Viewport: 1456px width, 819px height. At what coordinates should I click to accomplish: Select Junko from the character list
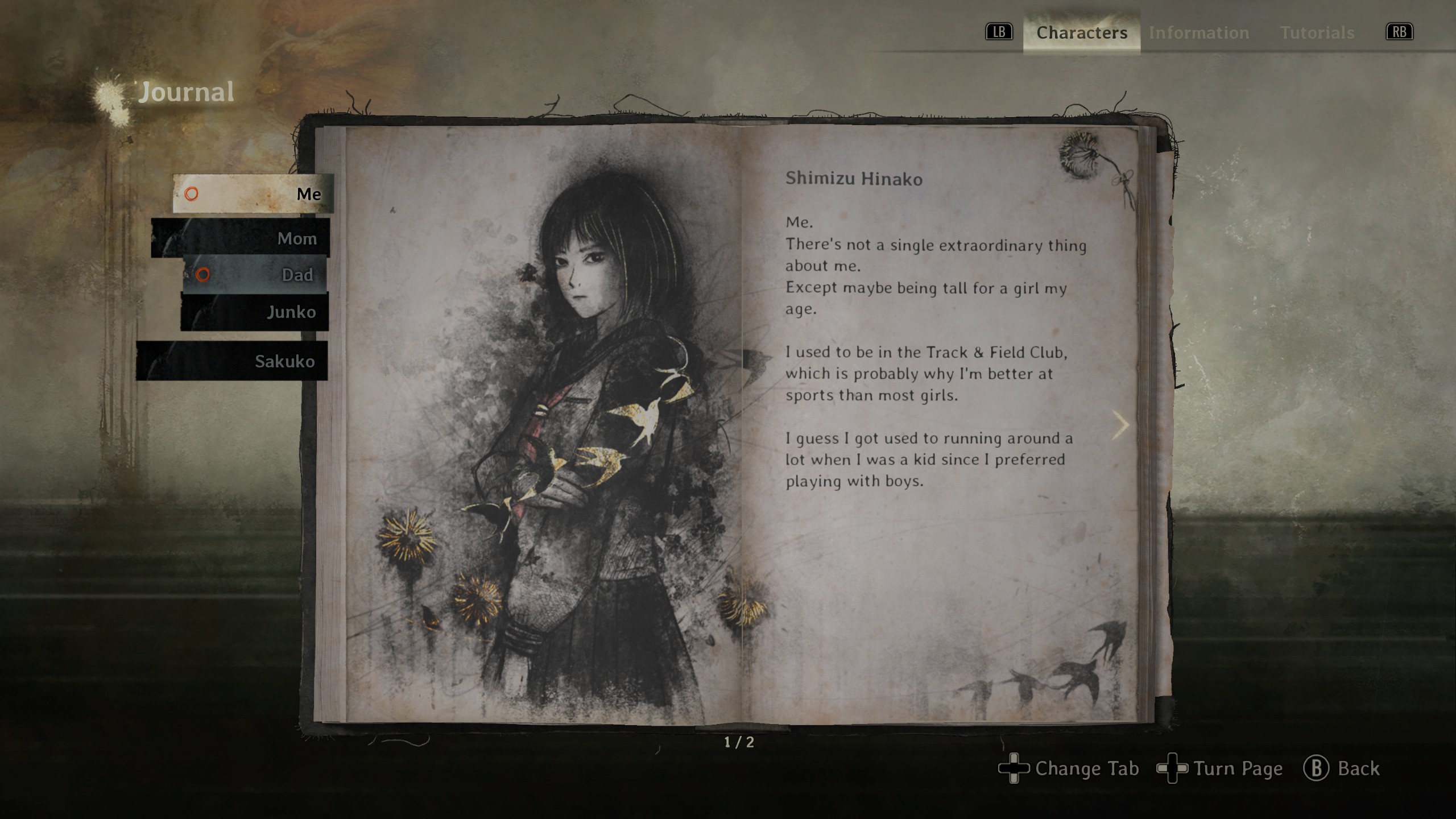(255, 312)
